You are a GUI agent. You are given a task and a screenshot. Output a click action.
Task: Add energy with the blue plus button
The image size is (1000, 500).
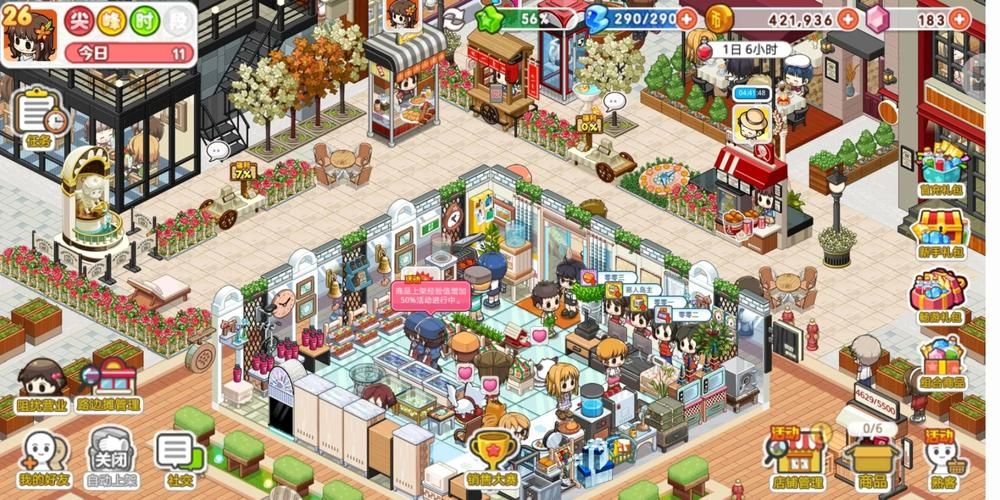(687, 19)
